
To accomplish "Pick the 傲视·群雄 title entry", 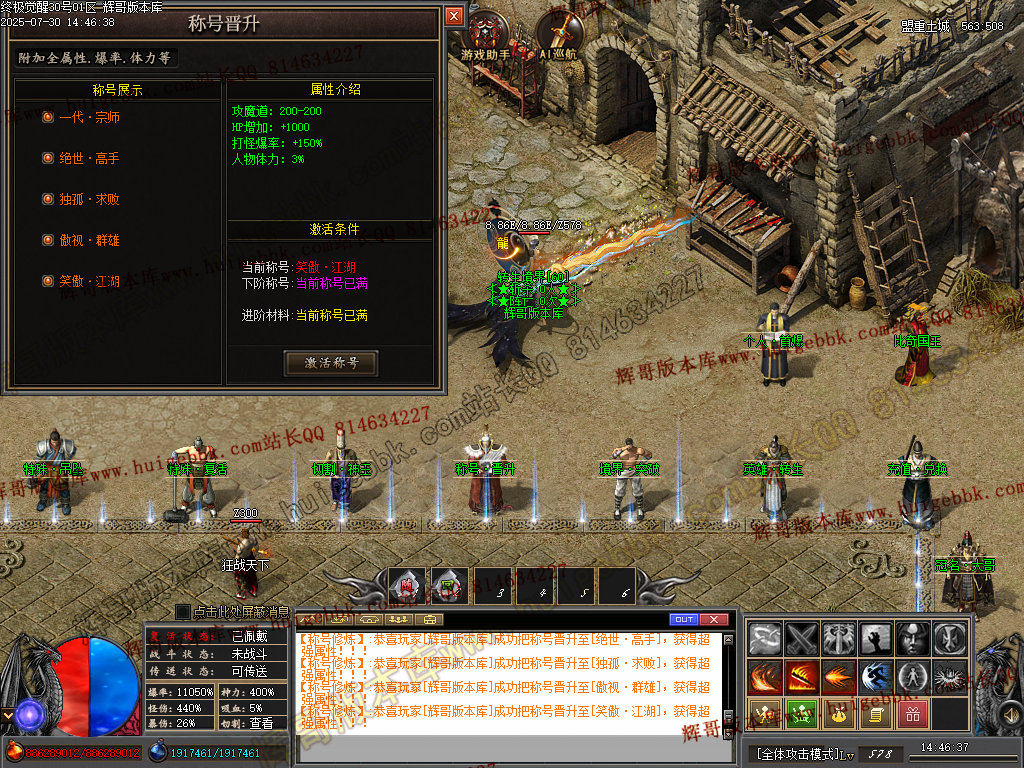I will [89, 240].
